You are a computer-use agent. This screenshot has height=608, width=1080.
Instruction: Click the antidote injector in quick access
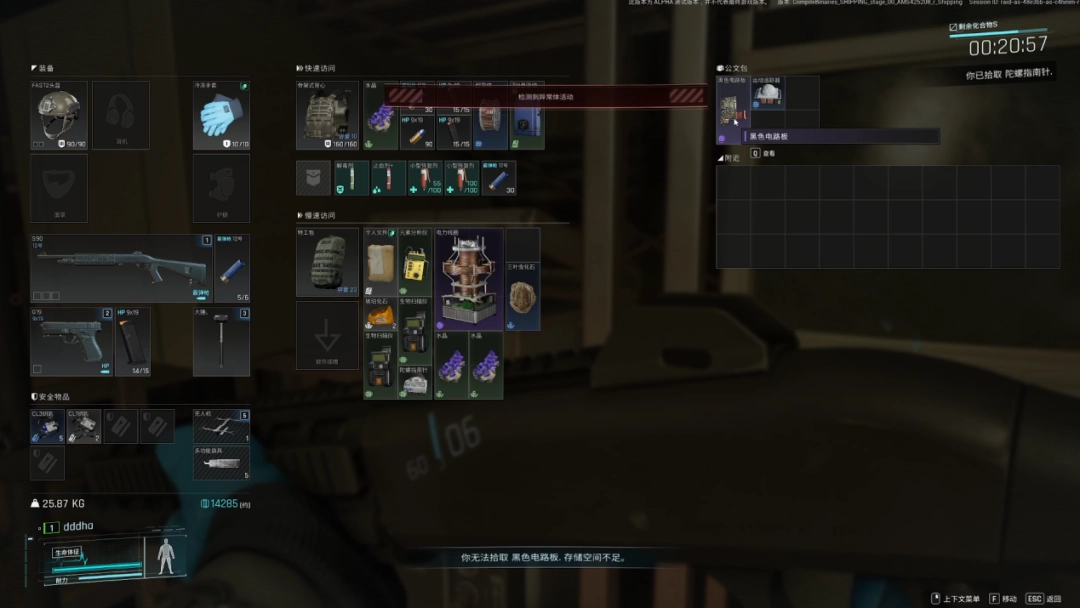351,178
